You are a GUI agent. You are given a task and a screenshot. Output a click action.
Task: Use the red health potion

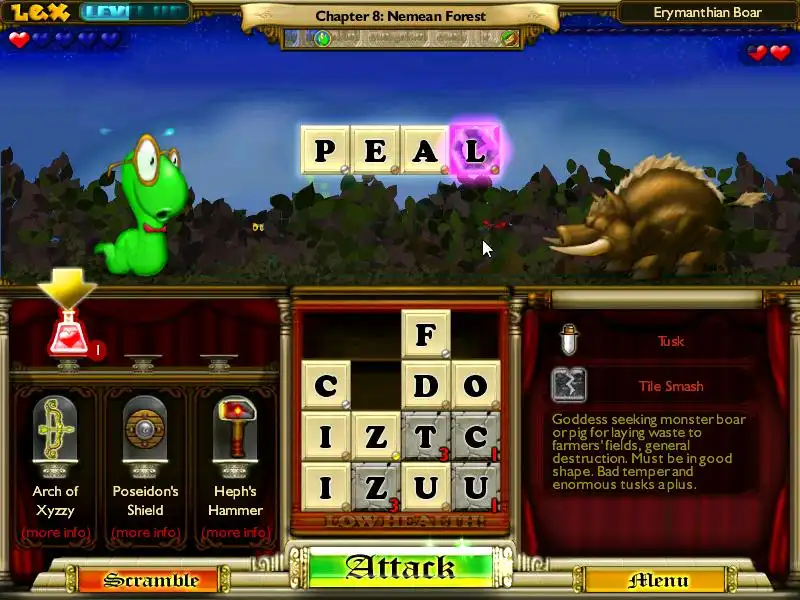(68, 335)
